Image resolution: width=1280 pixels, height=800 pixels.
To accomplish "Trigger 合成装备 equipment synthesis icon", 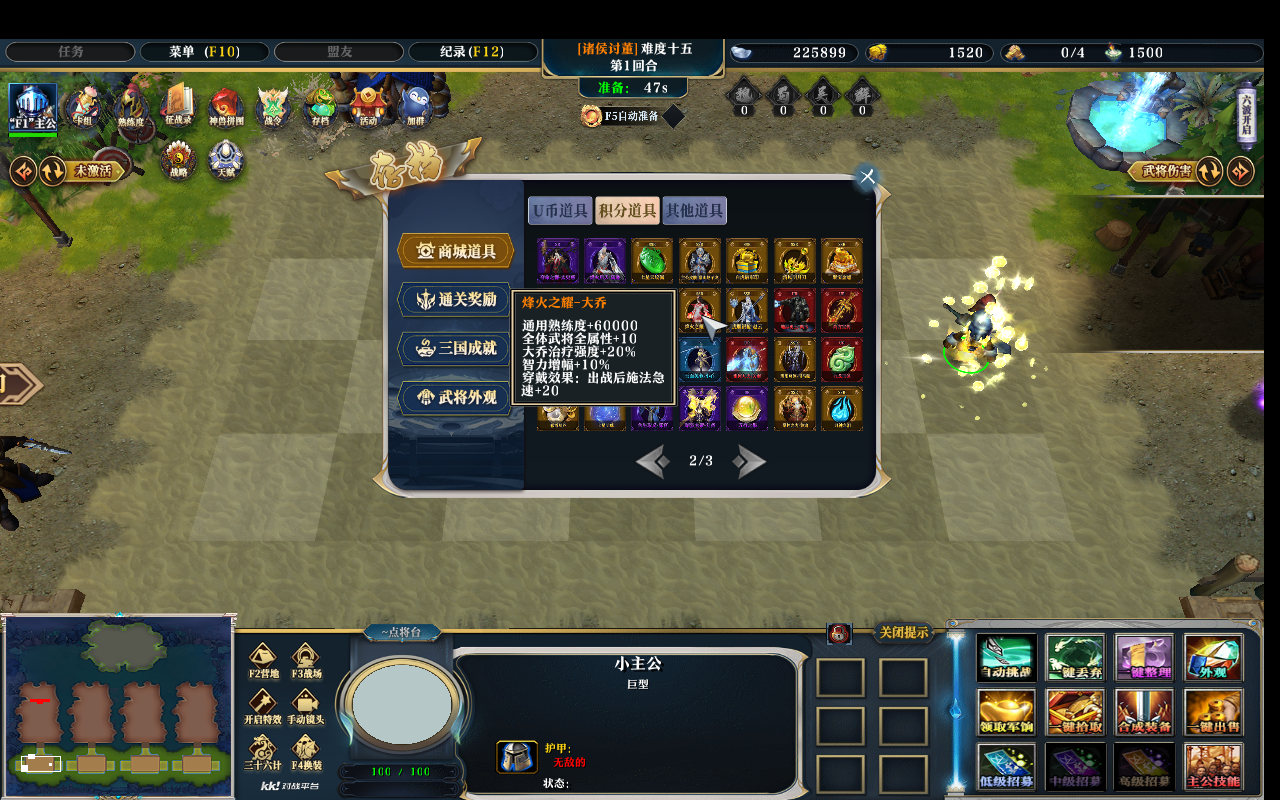I will (x=1145, y=711).
